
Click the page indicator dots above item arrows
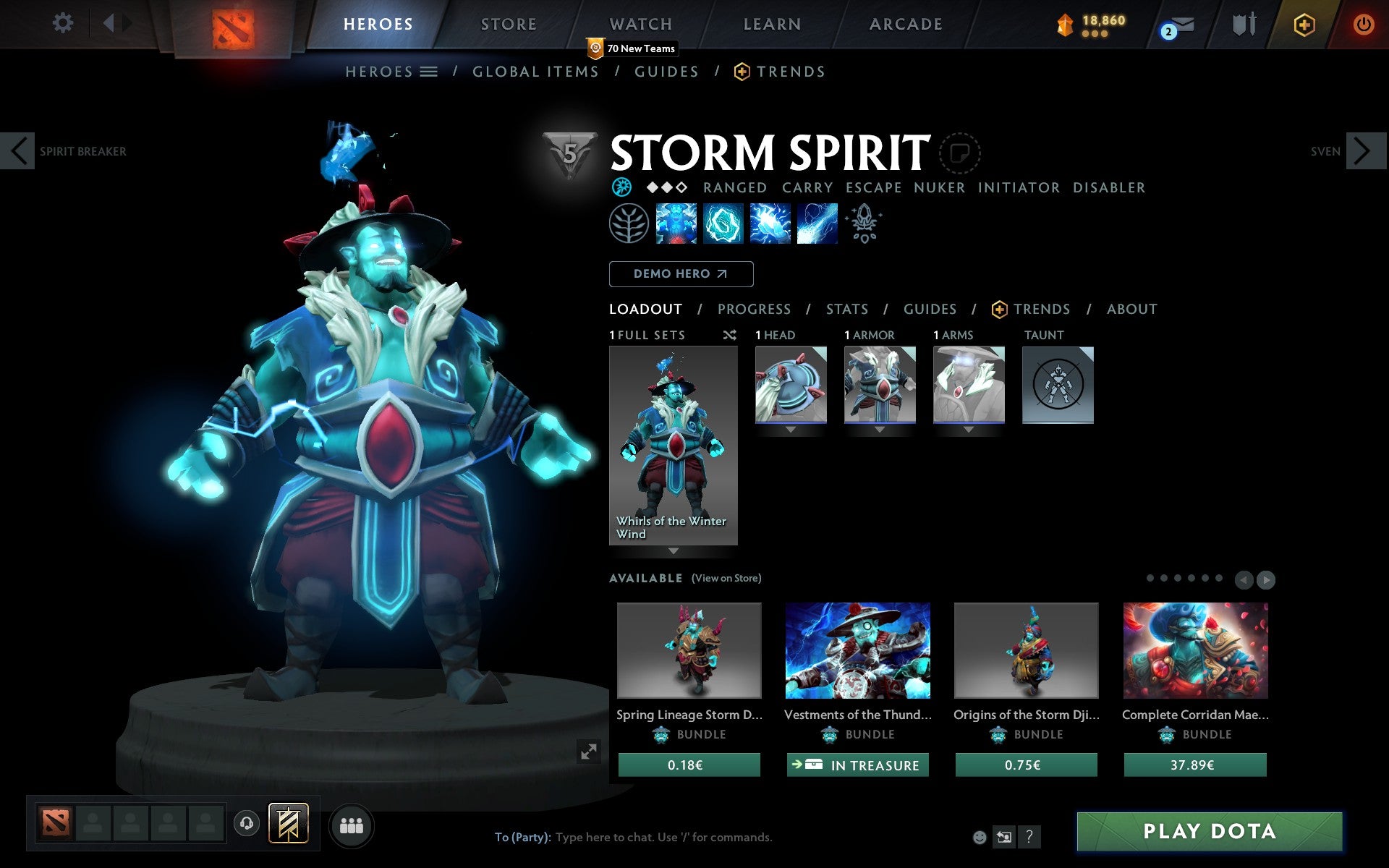point(1186,579)
